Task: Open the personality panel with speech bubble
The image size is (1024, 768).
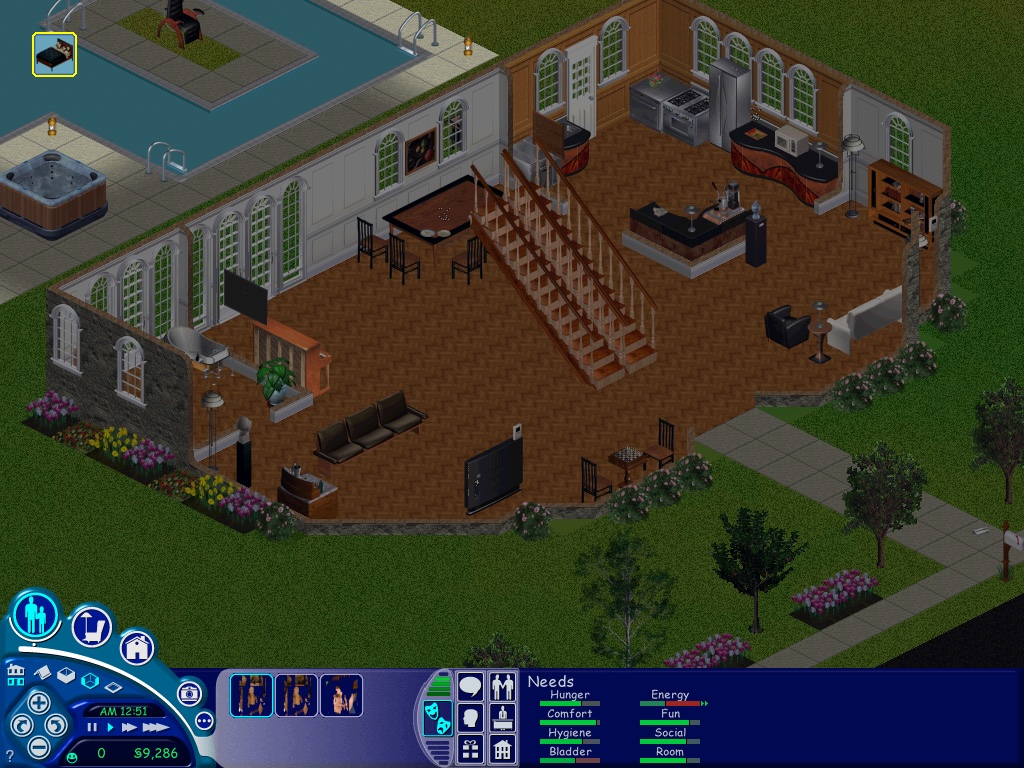Action: pos(470,687)
